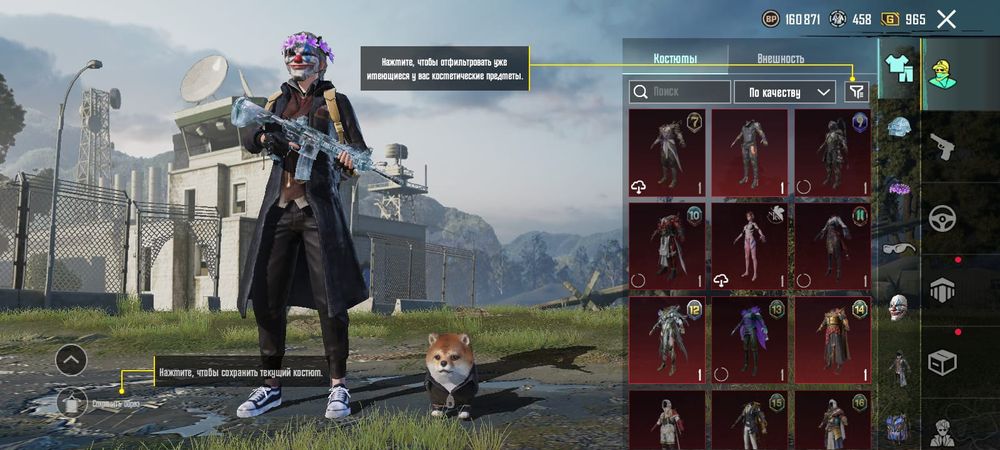Choose the costume with badge 10

coord(667,247)
